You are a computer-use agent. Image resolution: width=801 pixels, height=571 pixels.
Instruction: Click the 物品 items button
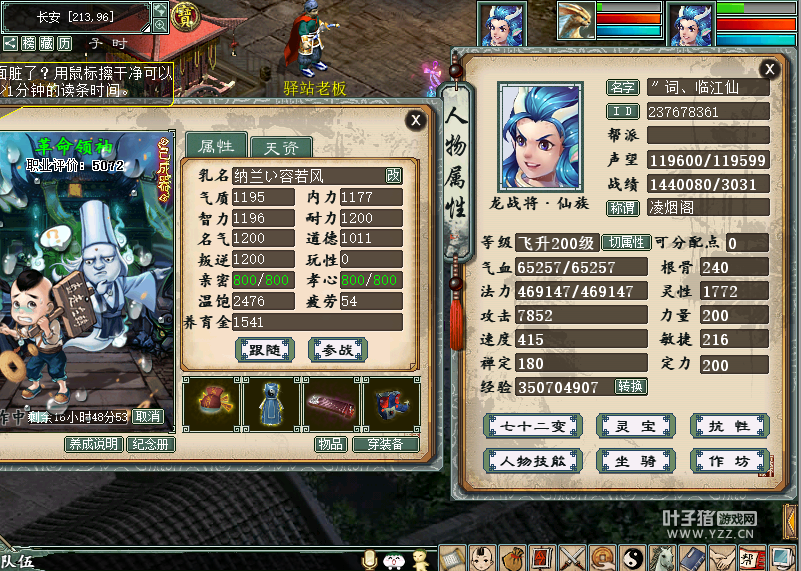coord(329,444)
